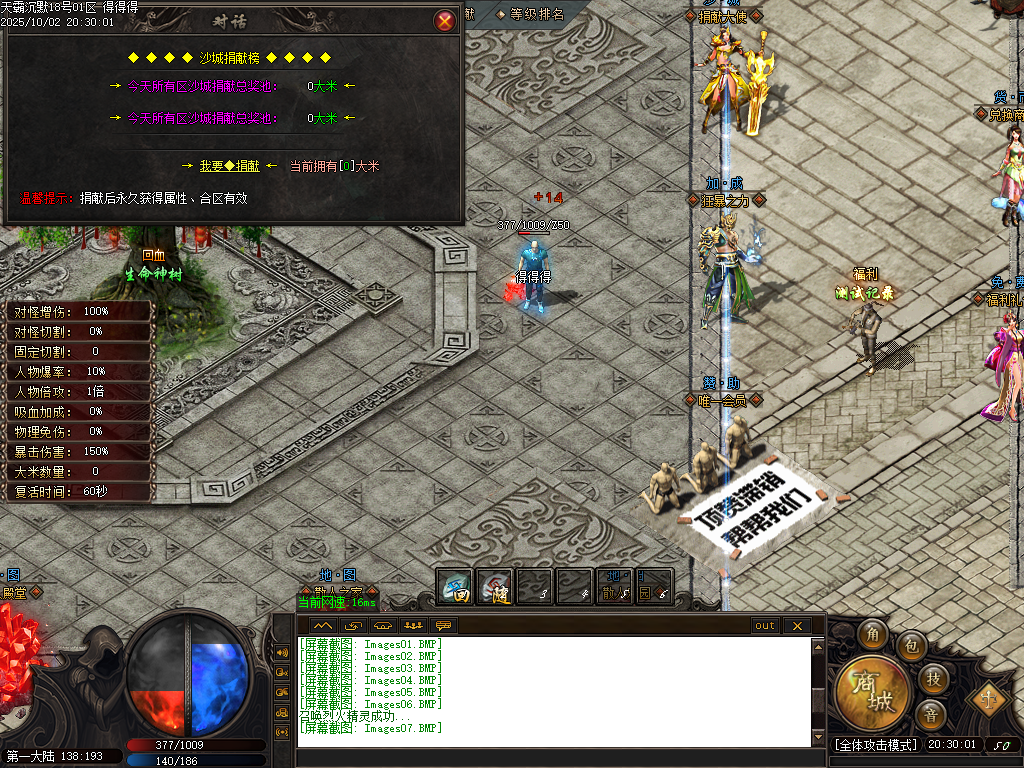The image size is (1024, 768).
Task: Click the 我要捐献 donate link
Action: 229,166
